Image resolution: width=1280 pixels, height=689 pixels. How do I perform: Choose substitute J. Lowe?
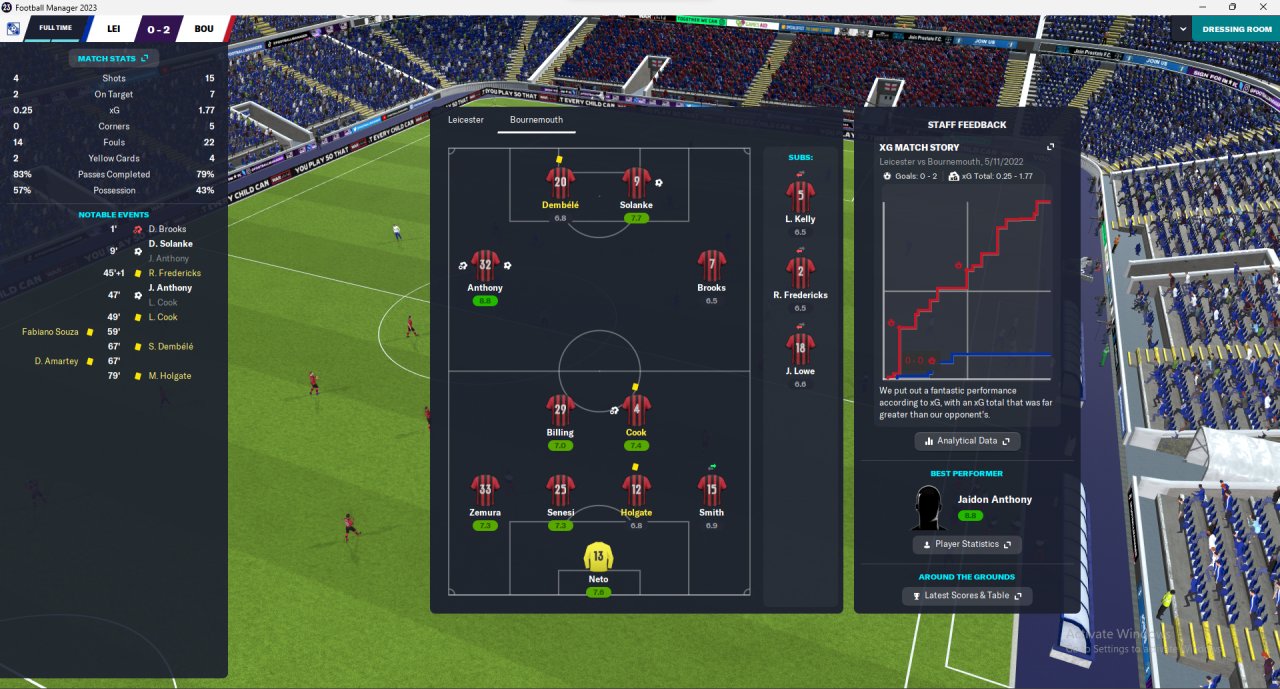pos(800,349)
